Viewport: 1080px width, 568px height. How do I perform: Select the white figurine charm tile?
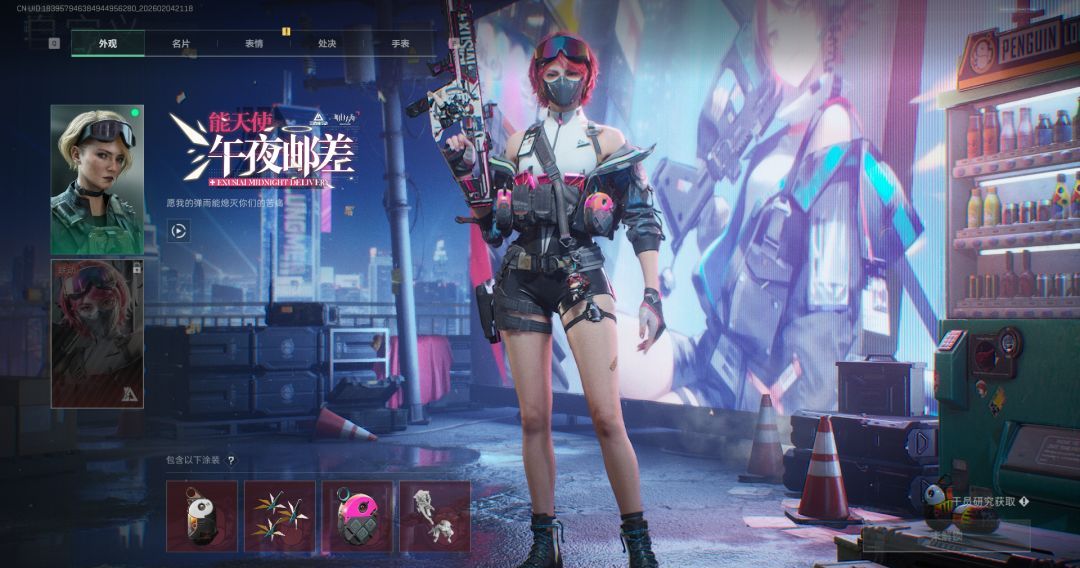click(435, 516)
